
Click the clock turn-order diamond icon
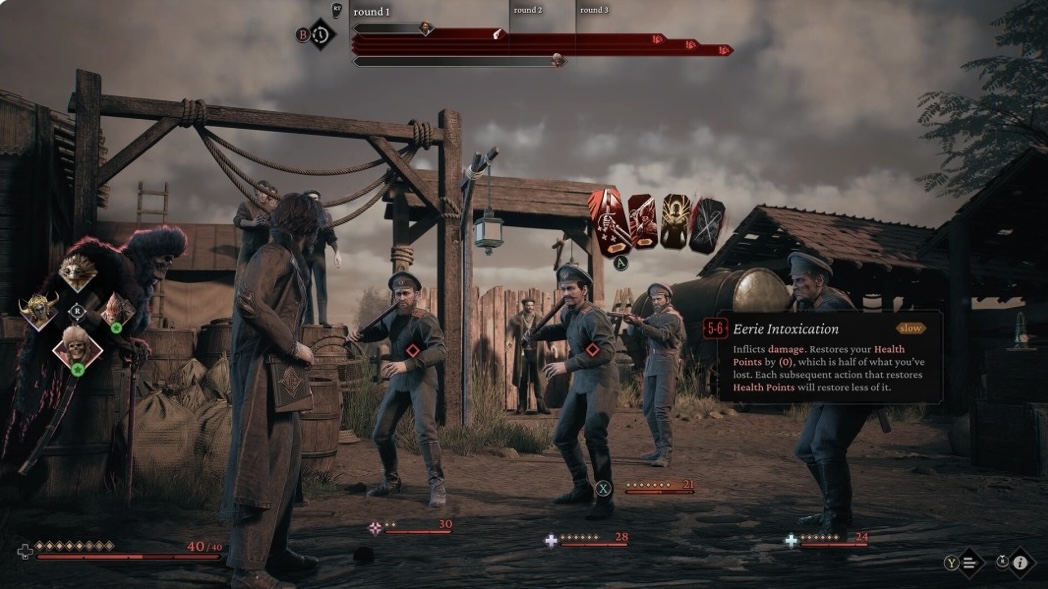[321, 34]
